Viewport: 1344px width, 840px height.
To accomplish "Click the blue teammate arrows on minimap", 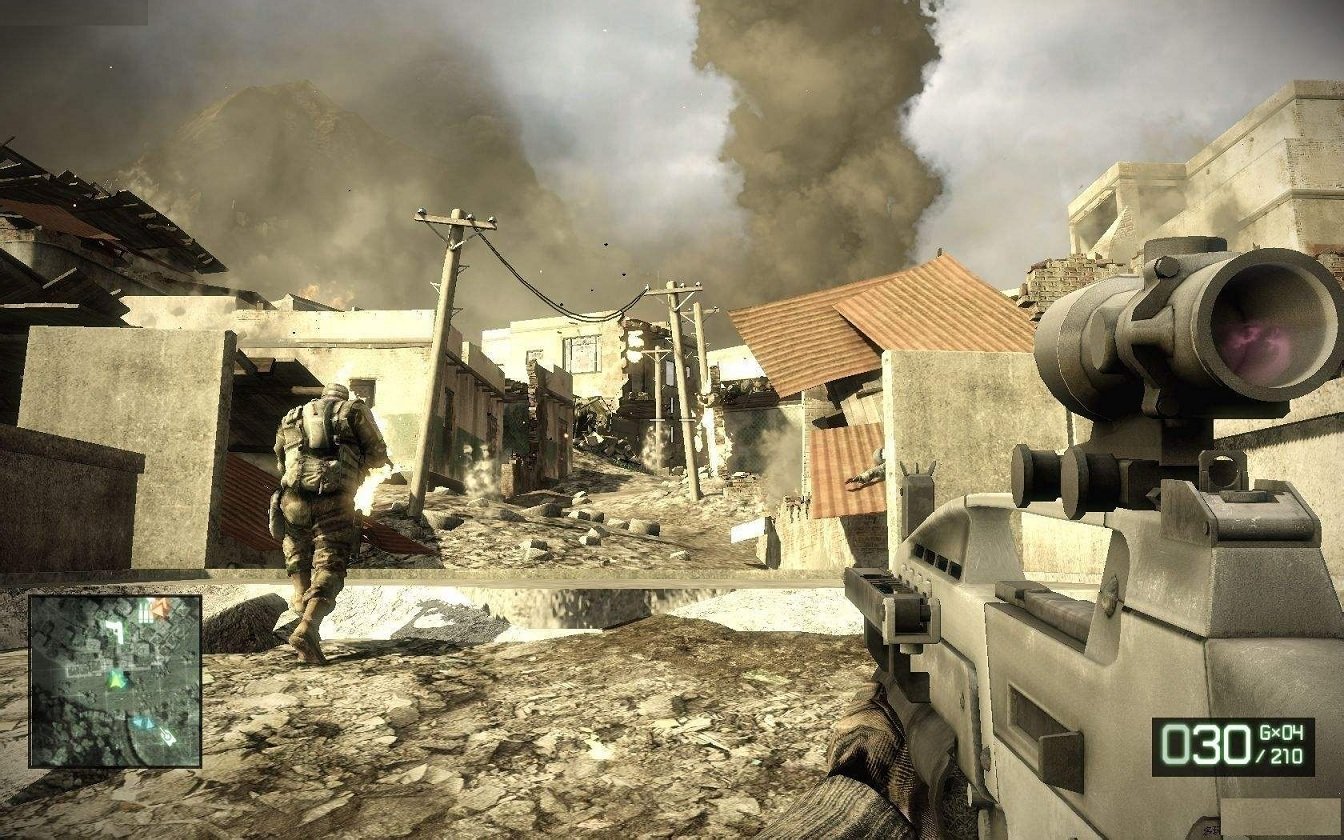I will pos(144,722).
